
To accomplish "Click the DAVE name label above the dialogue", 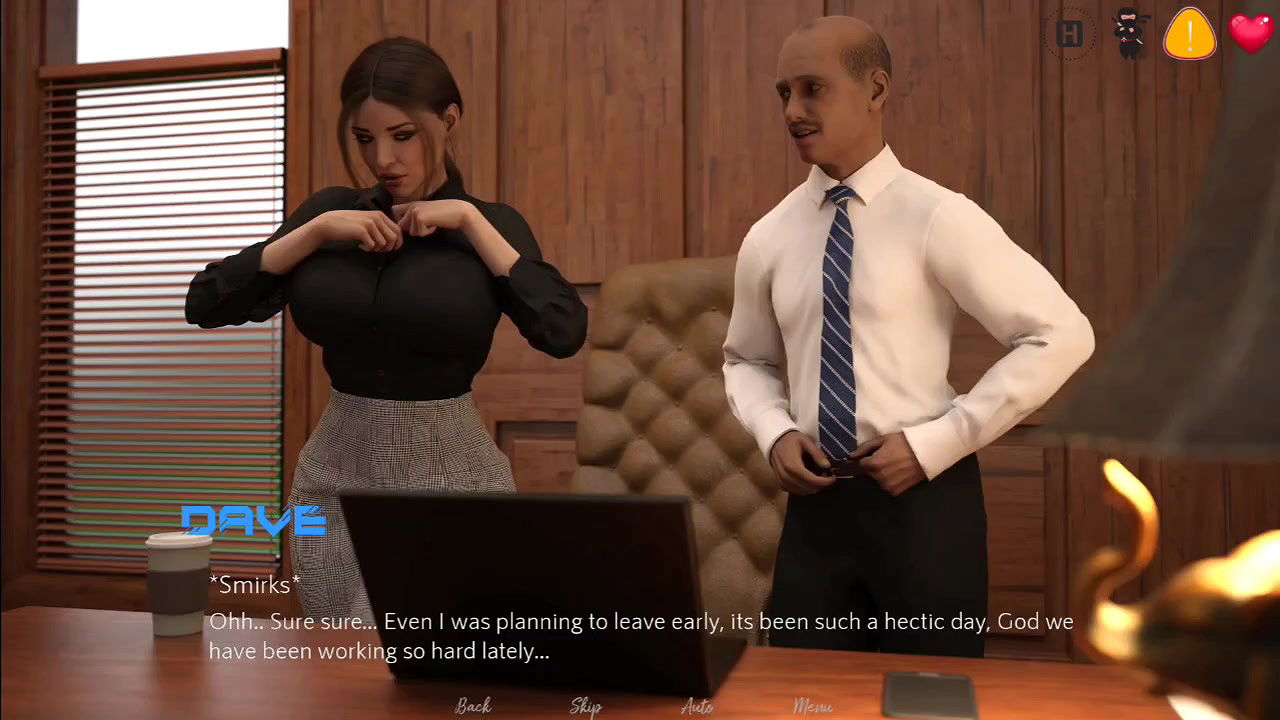I will point(253,520).
